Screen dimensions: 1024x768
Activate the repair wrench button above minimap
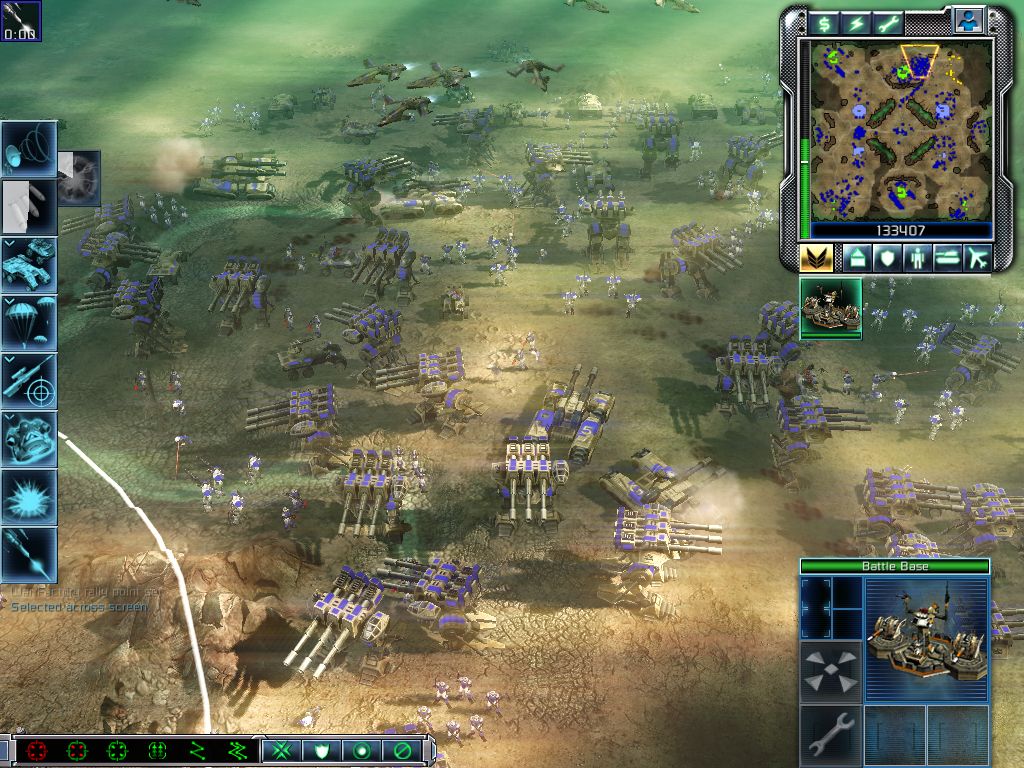tap(887, 23)
